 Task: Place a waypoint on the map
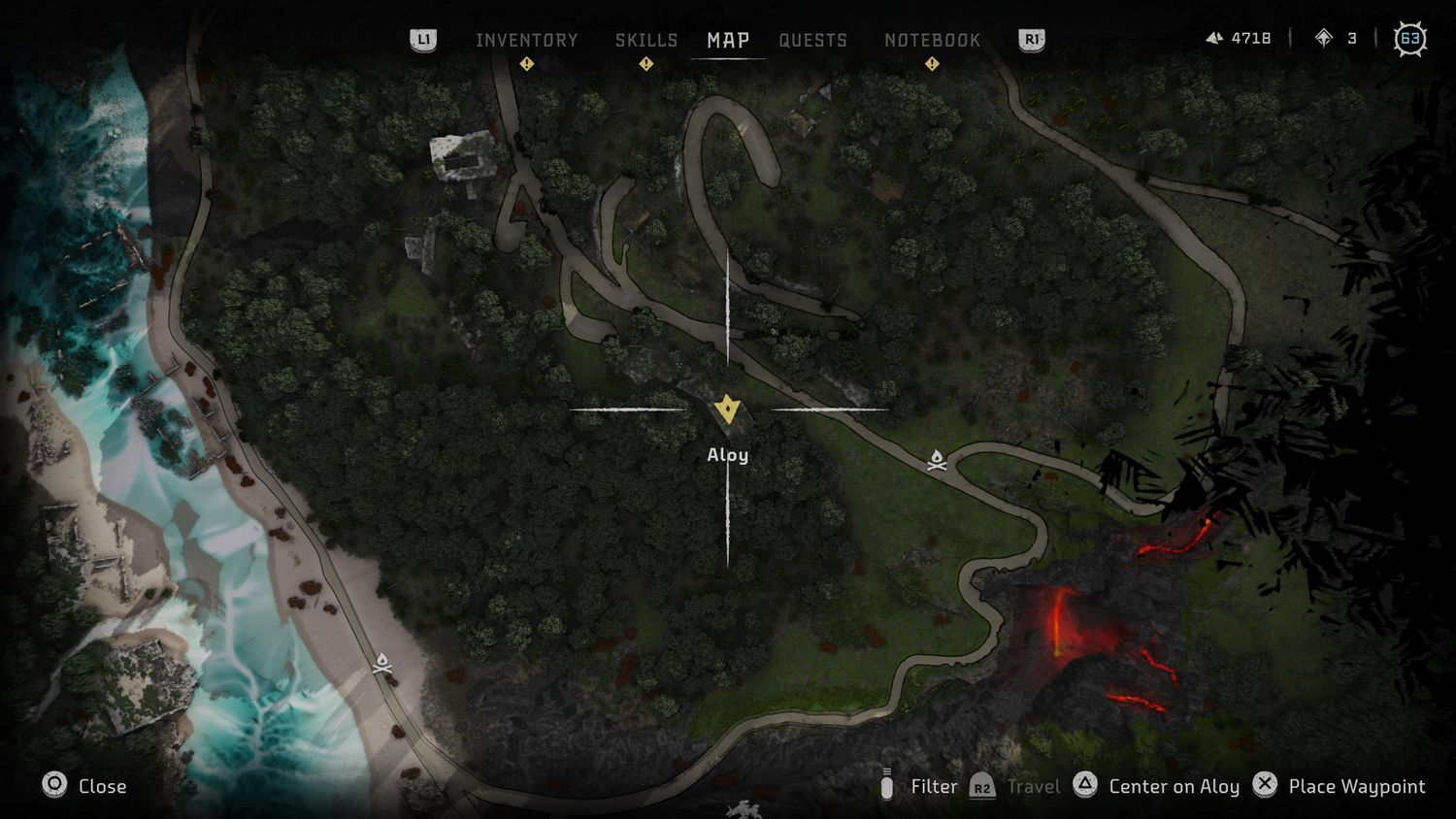tap(1340, 786)
